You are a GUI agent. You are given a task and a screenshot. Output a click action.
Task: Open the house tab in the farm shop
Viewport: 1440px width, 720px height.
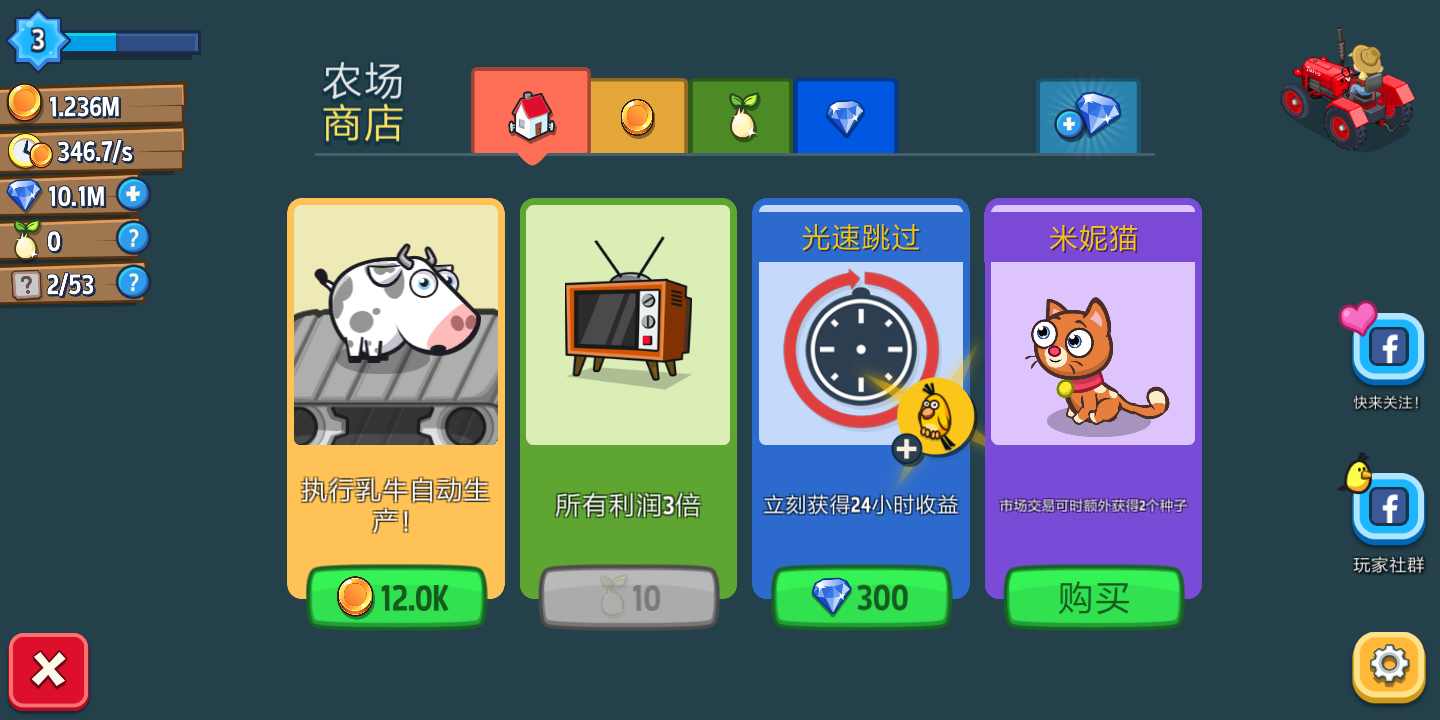(x=530, y=113)
